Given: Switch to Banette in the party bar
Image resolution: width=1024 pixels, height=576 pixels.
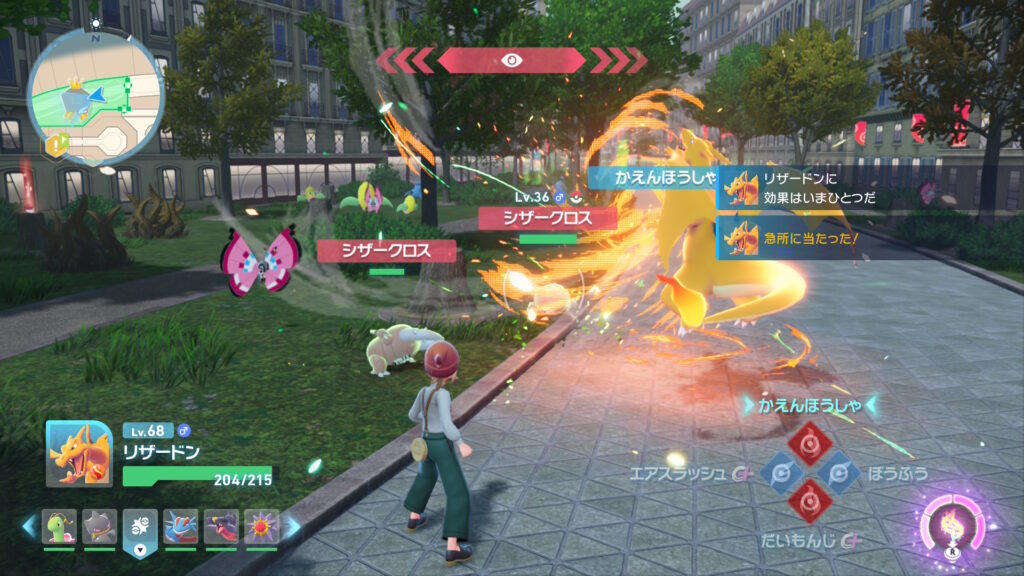Looking at the screenshot, I should tap(100, 527).
